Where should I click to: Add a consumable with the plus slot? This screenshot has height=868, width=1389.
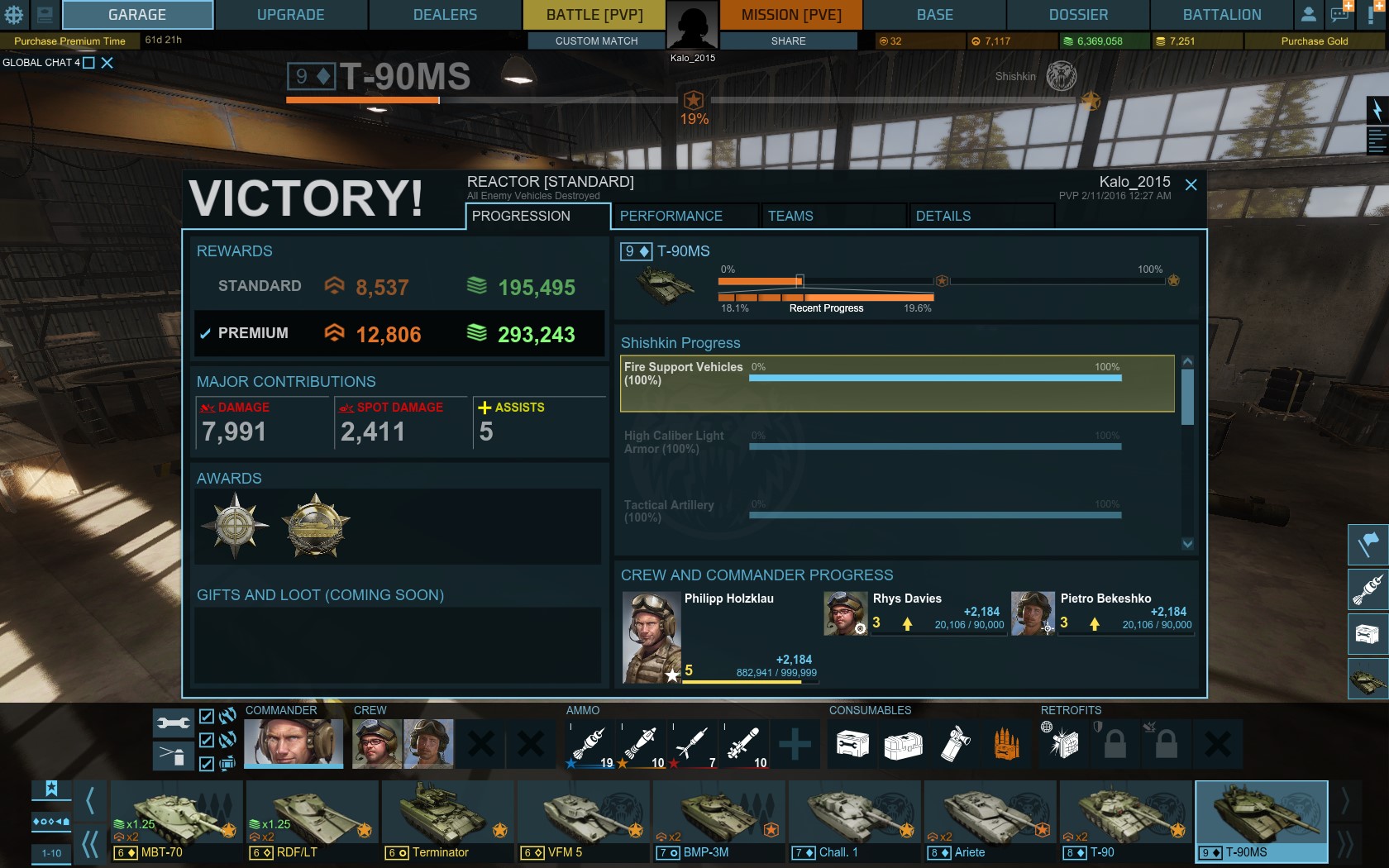point(794,743)
